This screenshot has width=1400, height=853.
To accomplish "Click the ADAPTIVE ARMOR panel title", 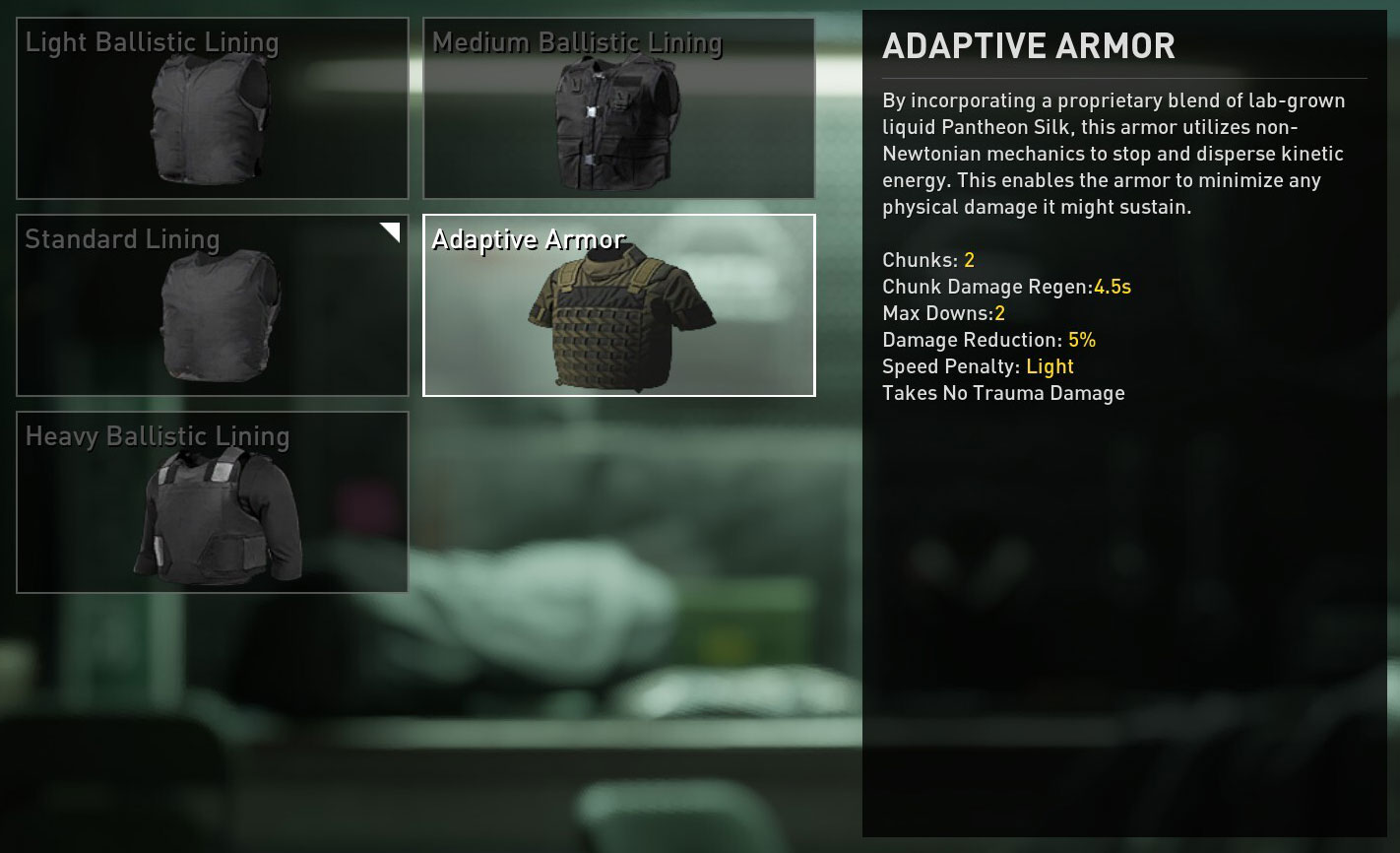I will pos(1028,45).
